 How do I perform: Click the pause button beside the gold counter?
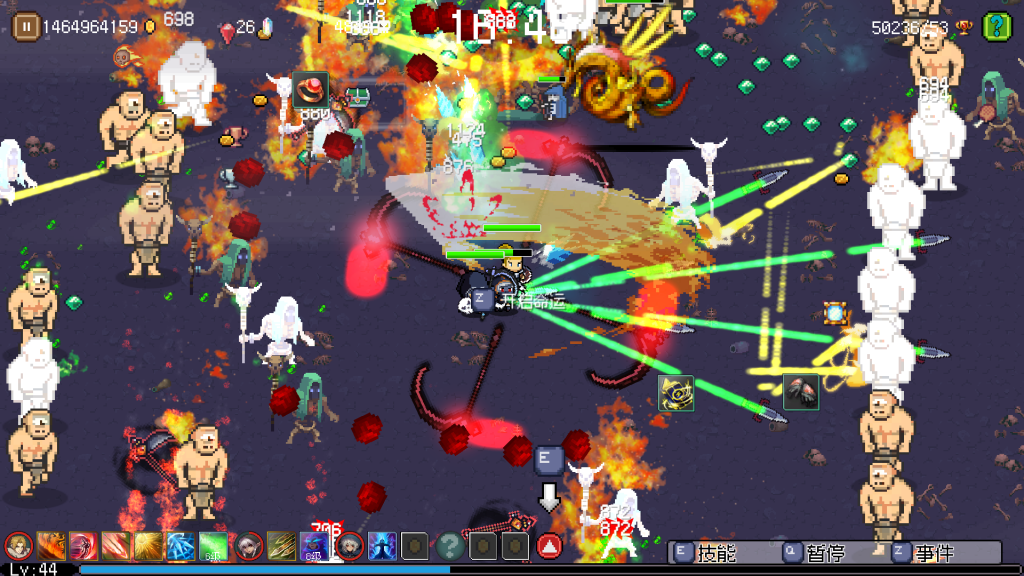(27, 26)
